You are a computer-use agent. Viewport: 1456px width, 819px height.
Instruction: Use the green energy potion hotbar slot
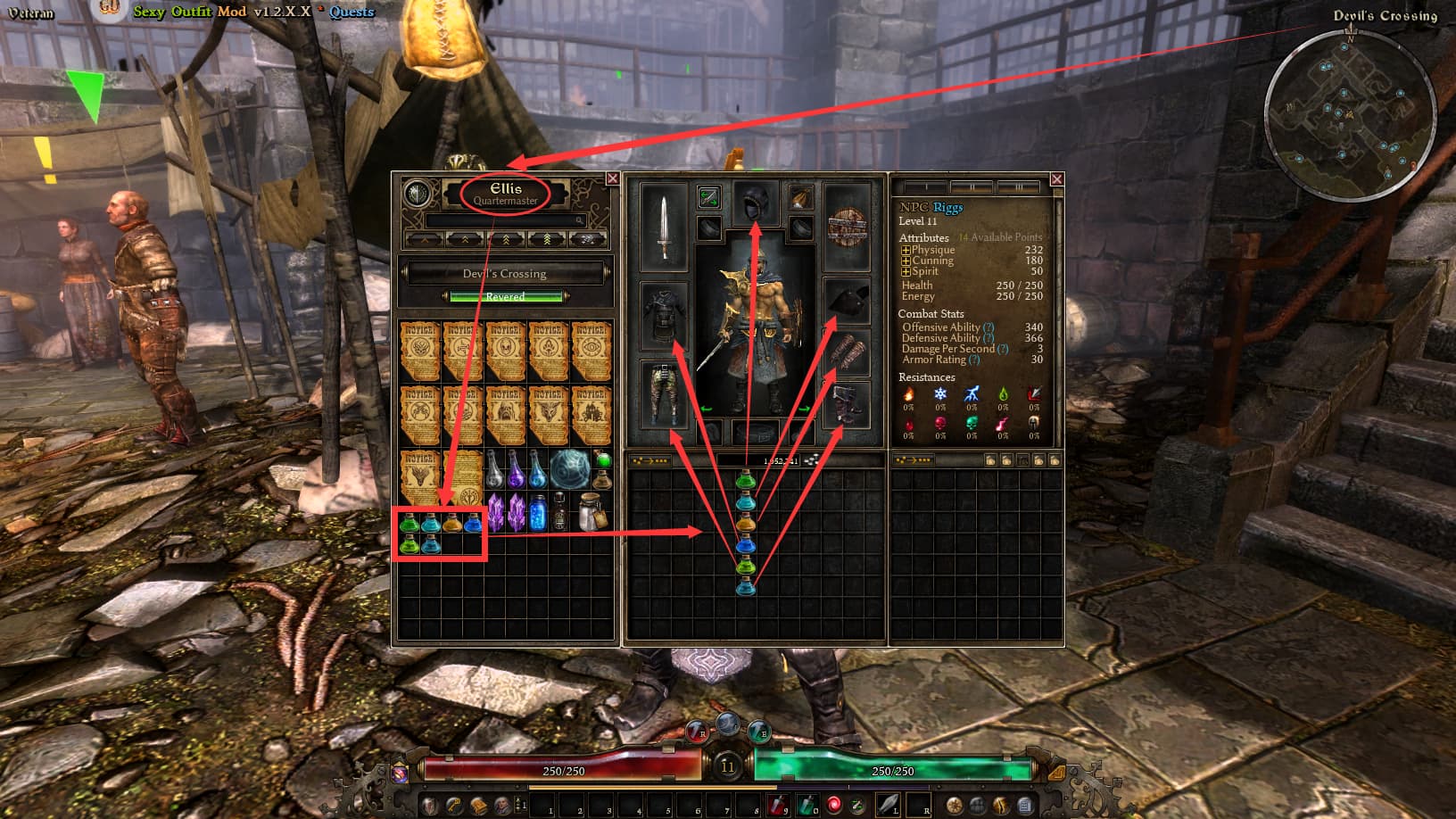(807, 805)
